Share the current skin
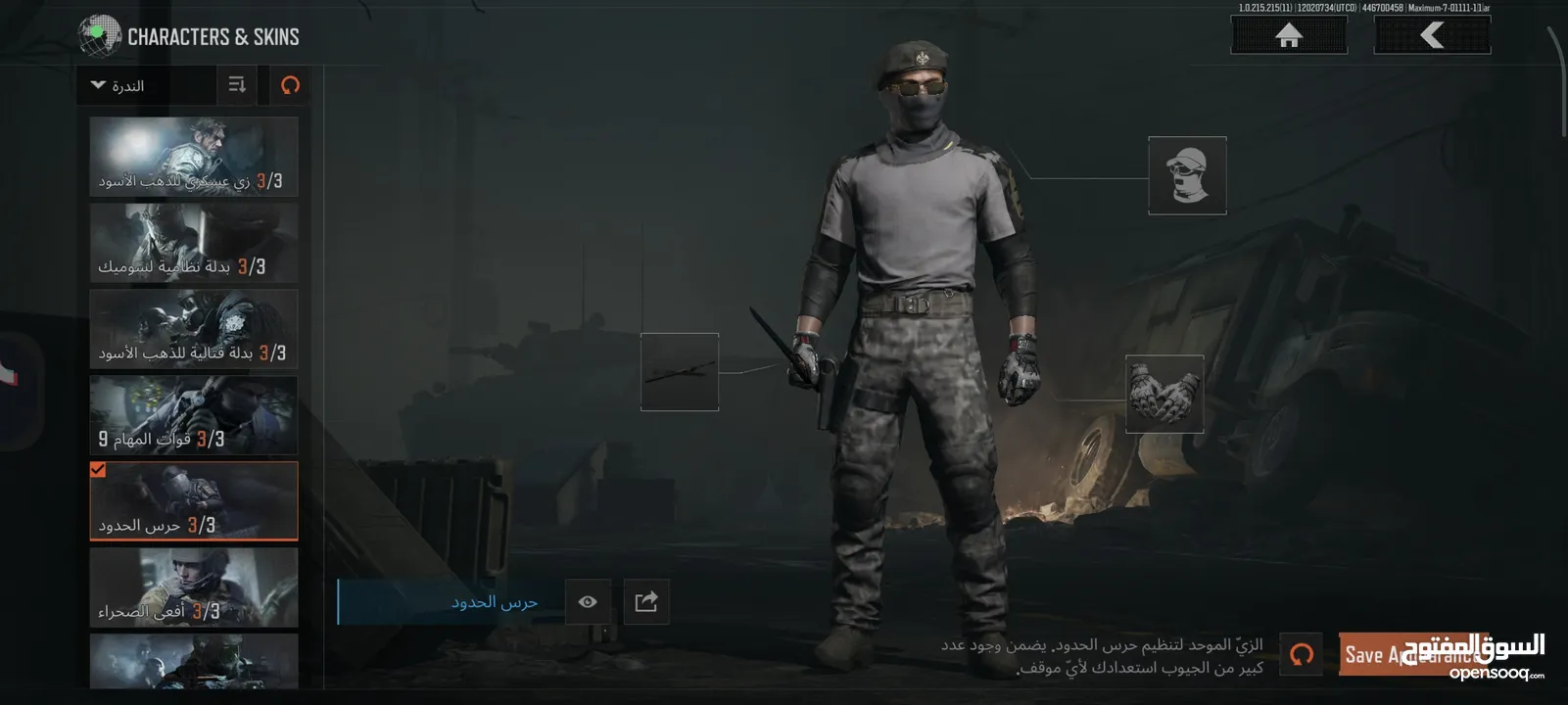1568x705 pixels. [x=646, y=601]
